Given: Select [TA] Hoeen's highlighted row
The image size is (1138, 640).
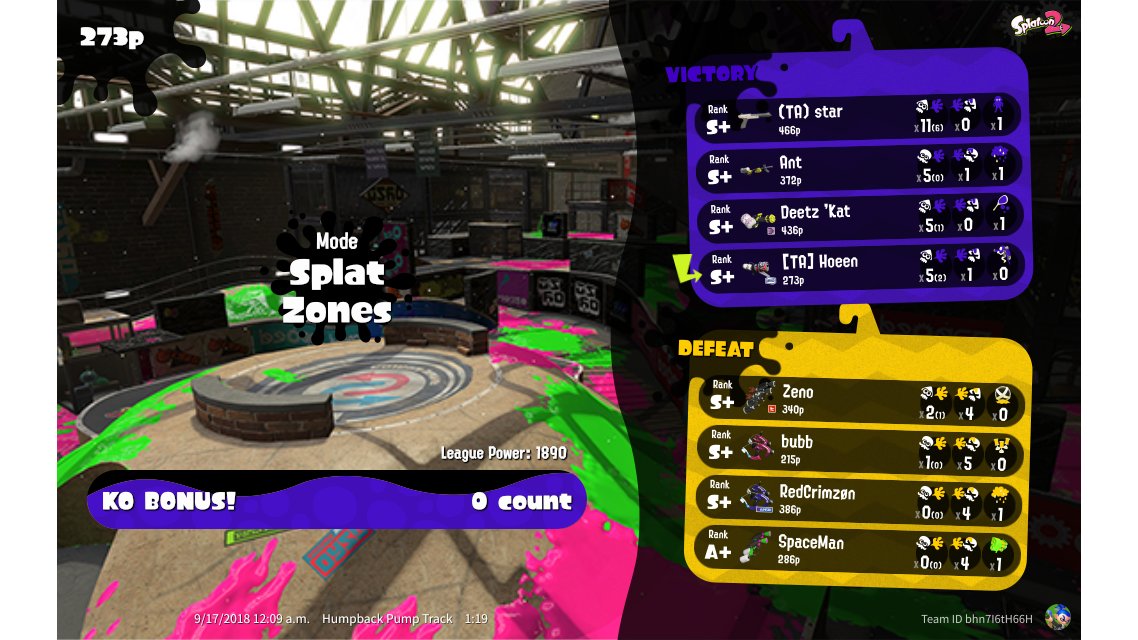Looking at the screenshot, I should pyautogui.click(x=860, y=267).
